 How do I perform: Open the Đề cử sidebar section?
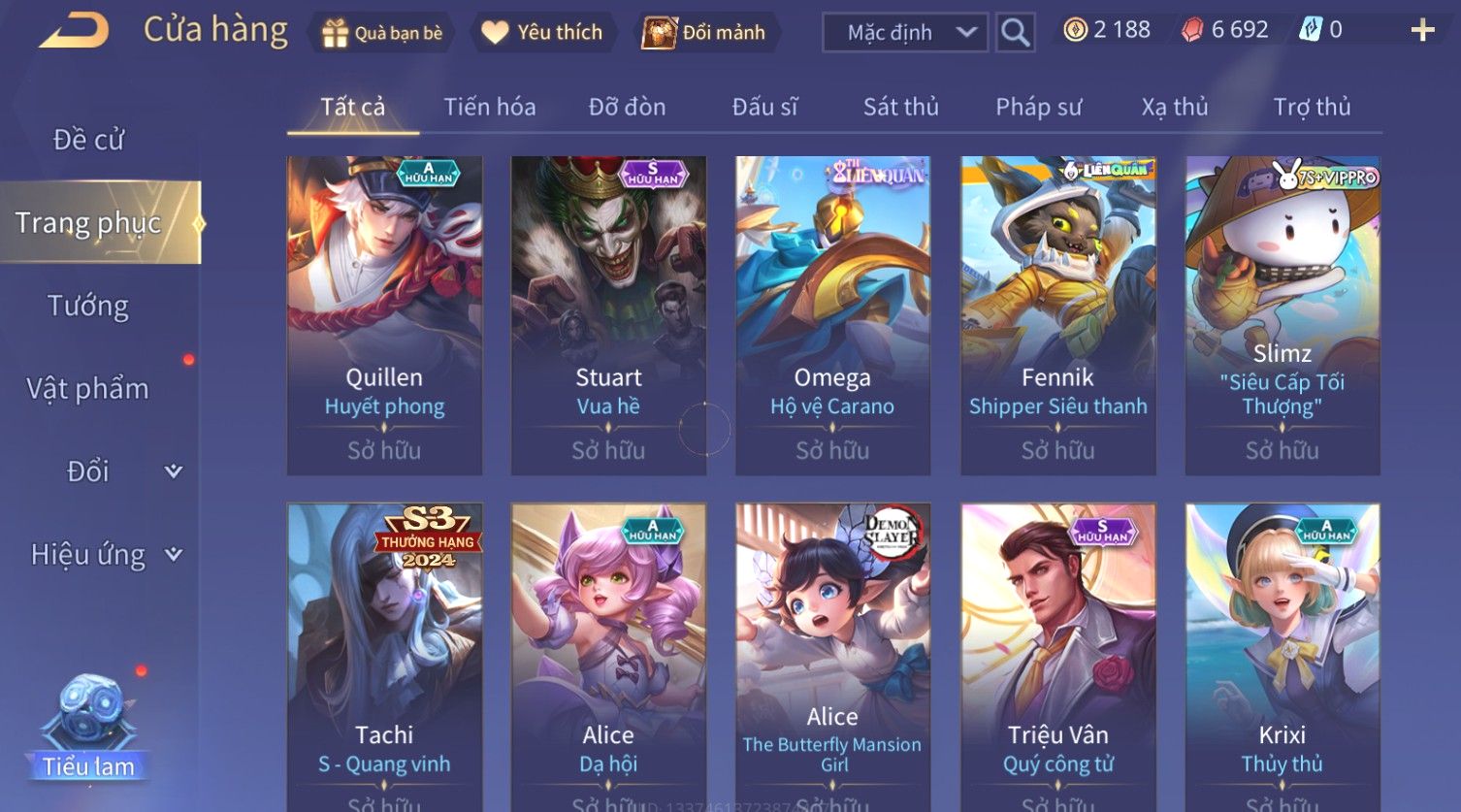point(88,140)
